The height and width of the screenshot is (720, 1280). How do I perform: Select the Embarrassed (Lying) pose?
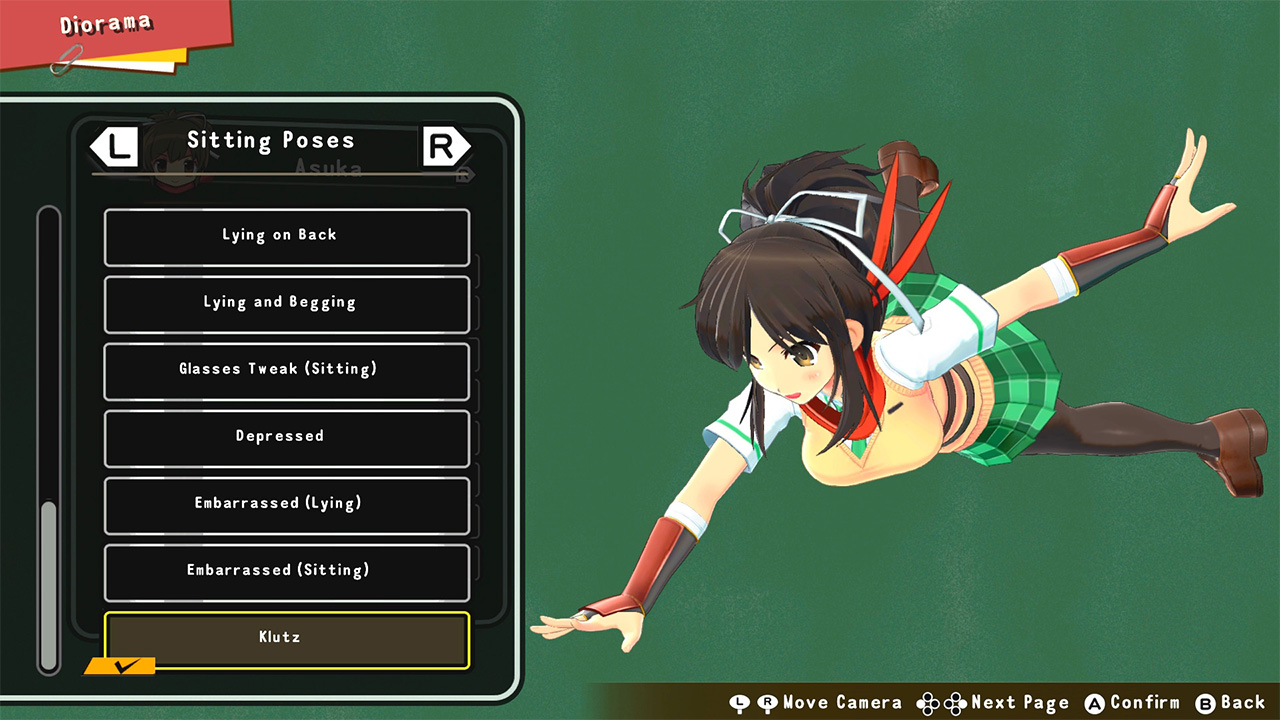(x=286, y=504)
